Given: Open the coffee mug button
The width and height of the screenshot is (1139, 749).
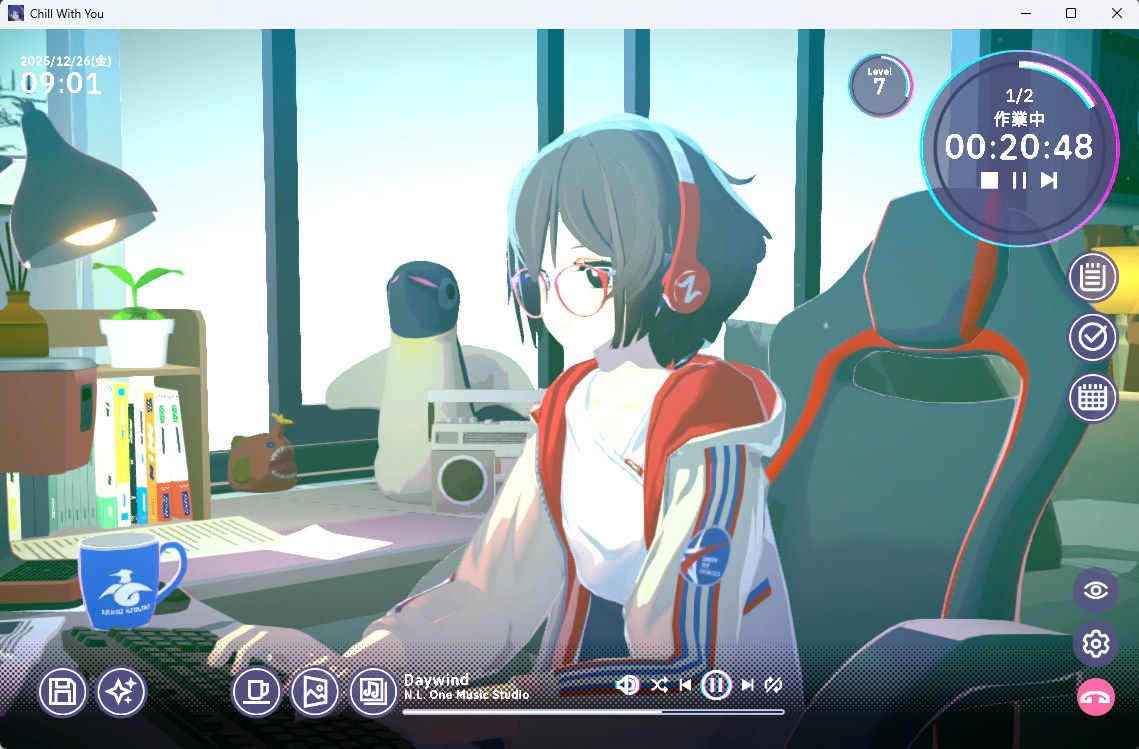Looking at the screenshot, I should click(x=256, y=691).
